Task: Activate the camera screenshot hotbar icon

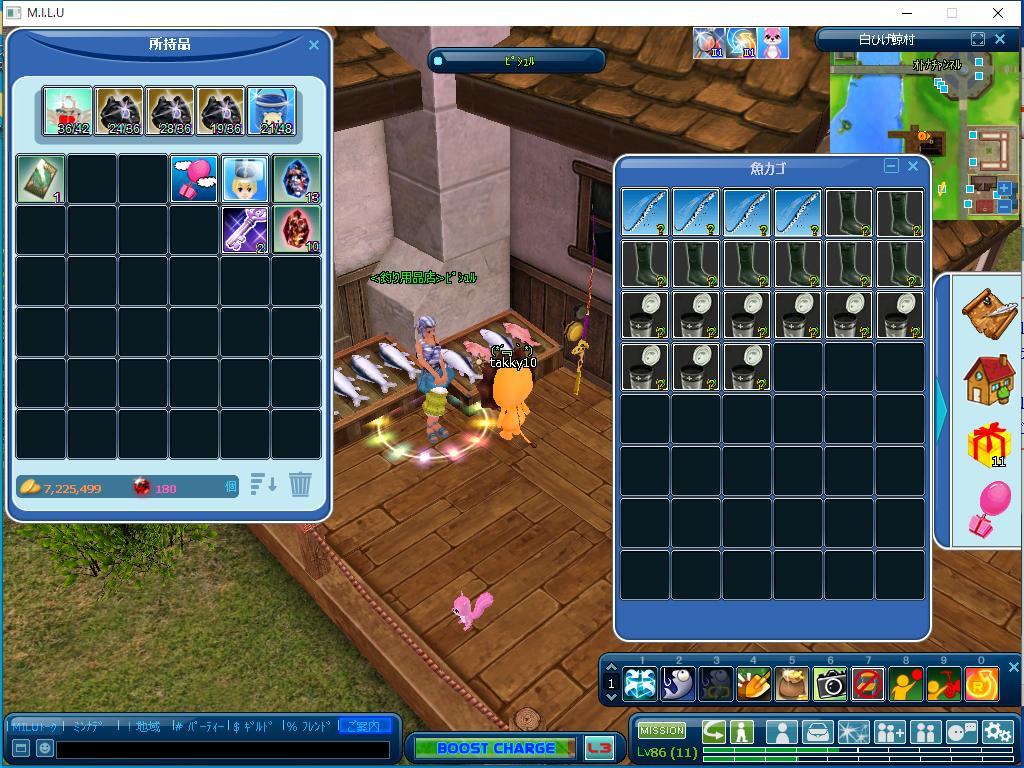Action: pos(830,684)
